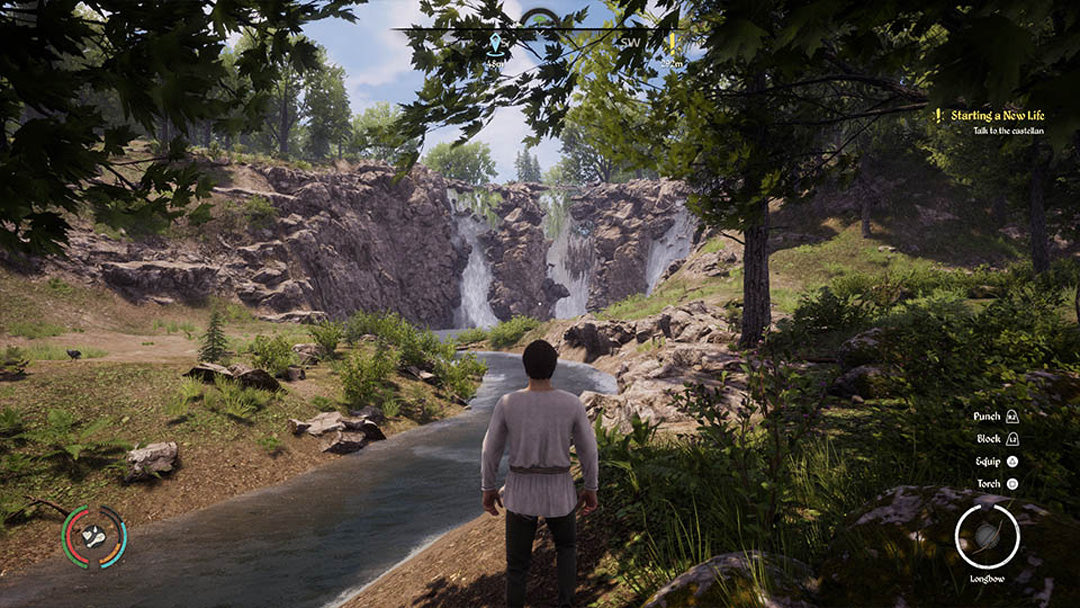Click the green tree icon atop compass
This screenshot has height=608, width=1080.
pyautogui.click(x=541, y=18)
